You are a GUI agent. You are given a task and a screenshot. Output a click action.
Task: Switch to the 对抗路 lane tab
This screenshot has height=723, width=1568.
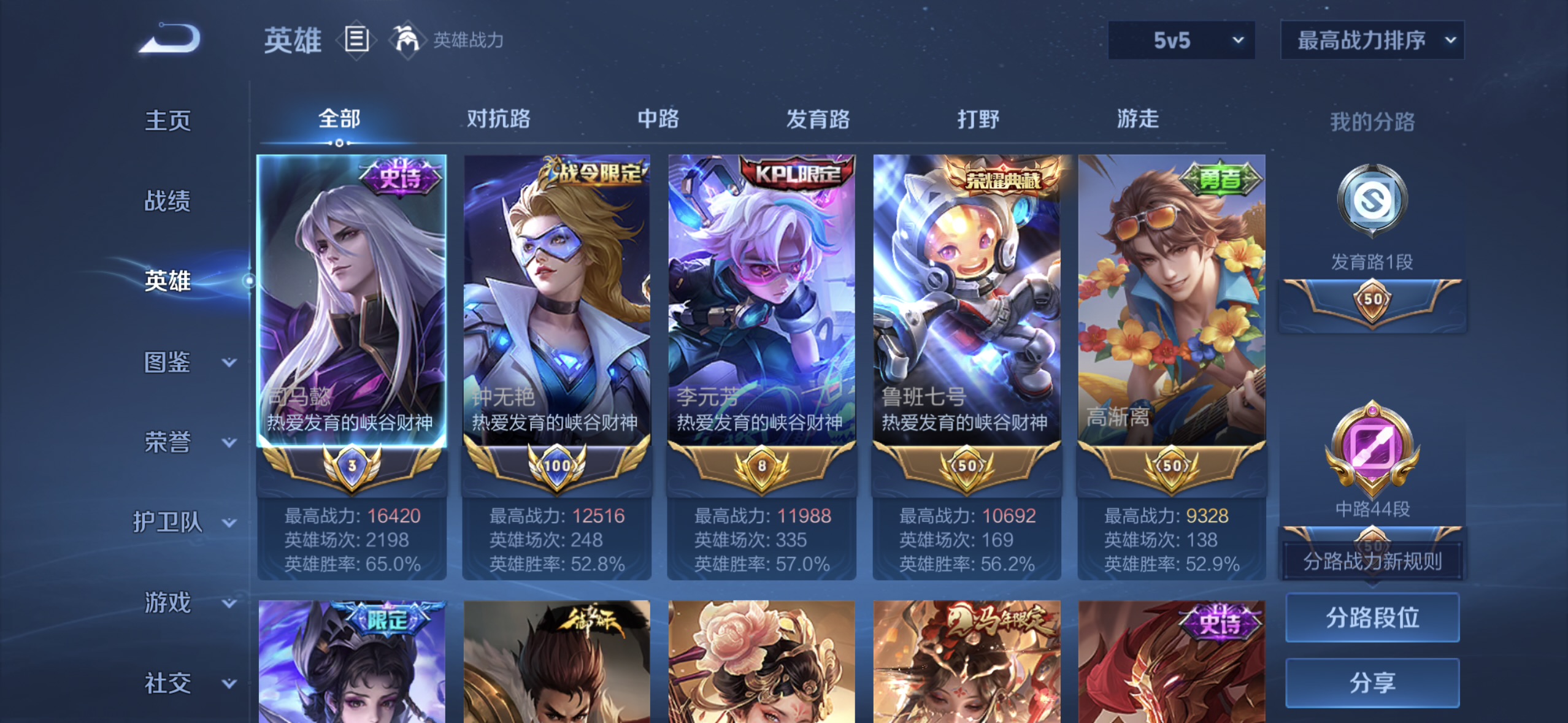tap(499, 120)
